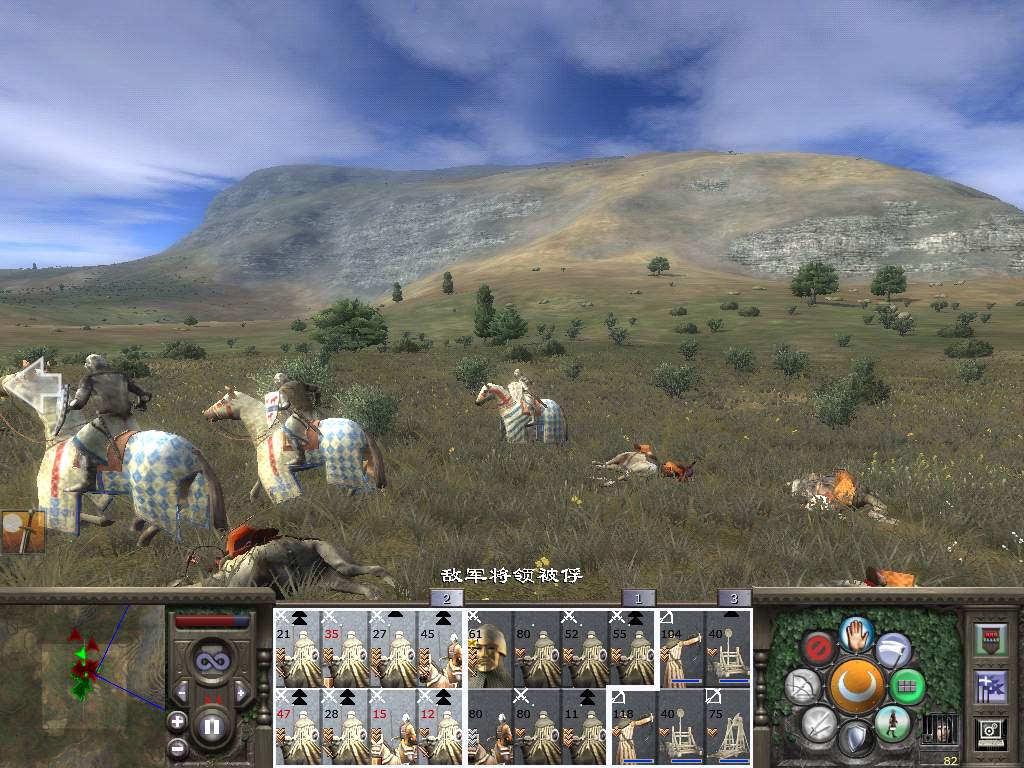Click the heraldic shield faction button
The width and height of the screenshot is (1024, 768).
point(990,639)
